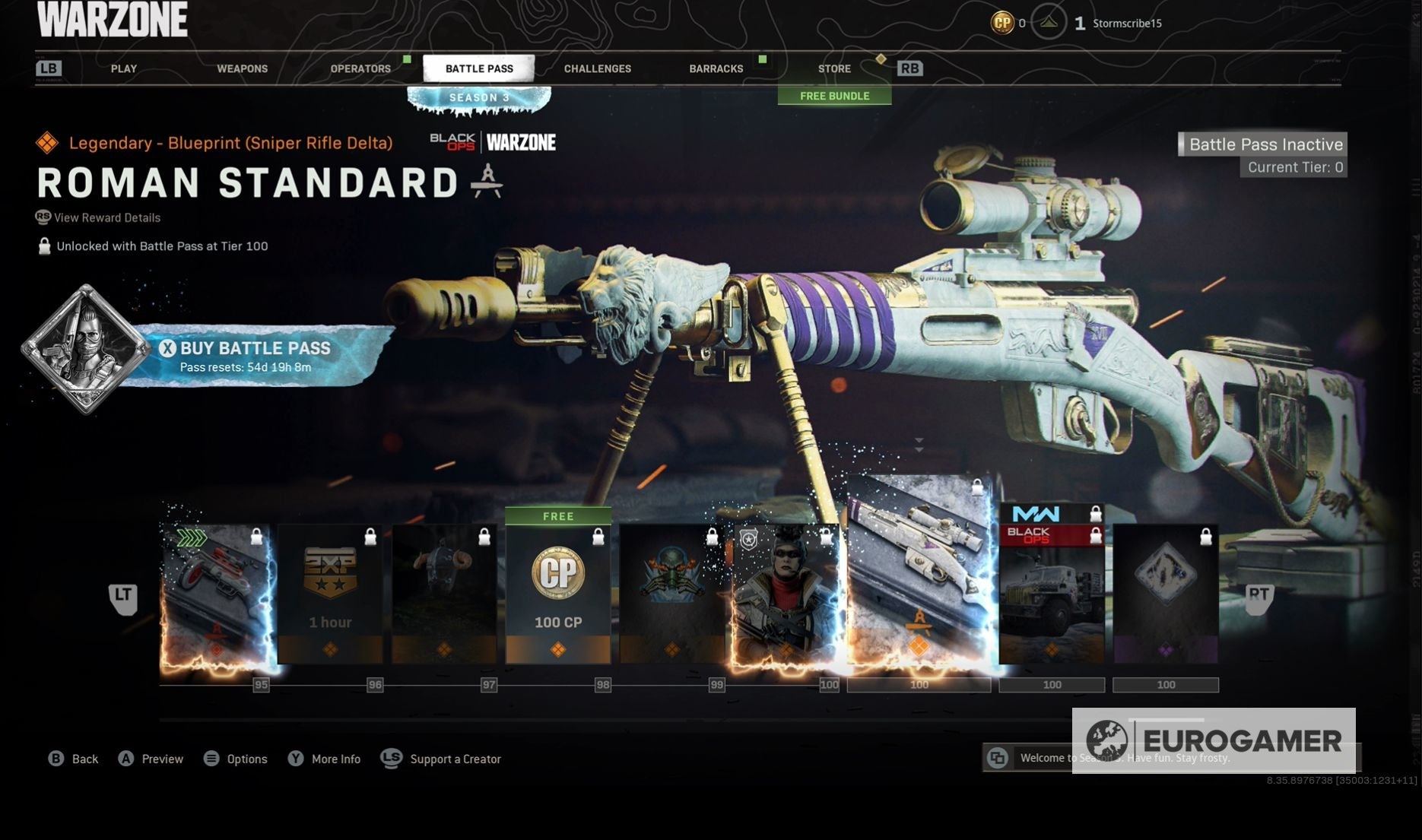Go to the Operators tab
This screenshot has height=840, width=1422.
click(360, 68)
